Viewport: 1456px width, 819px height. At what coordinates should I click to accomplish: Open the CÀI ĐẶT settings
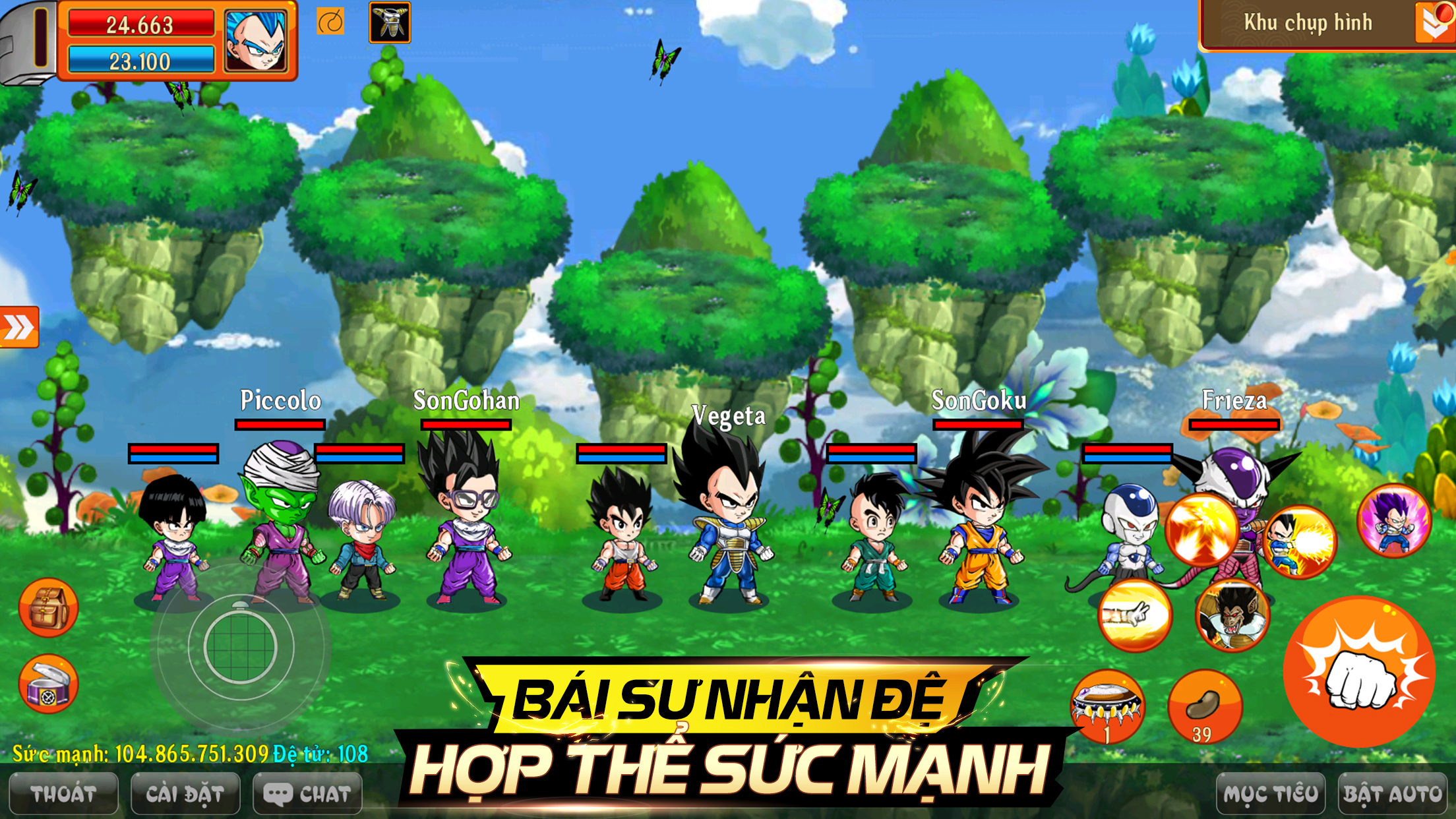(185, 794)
